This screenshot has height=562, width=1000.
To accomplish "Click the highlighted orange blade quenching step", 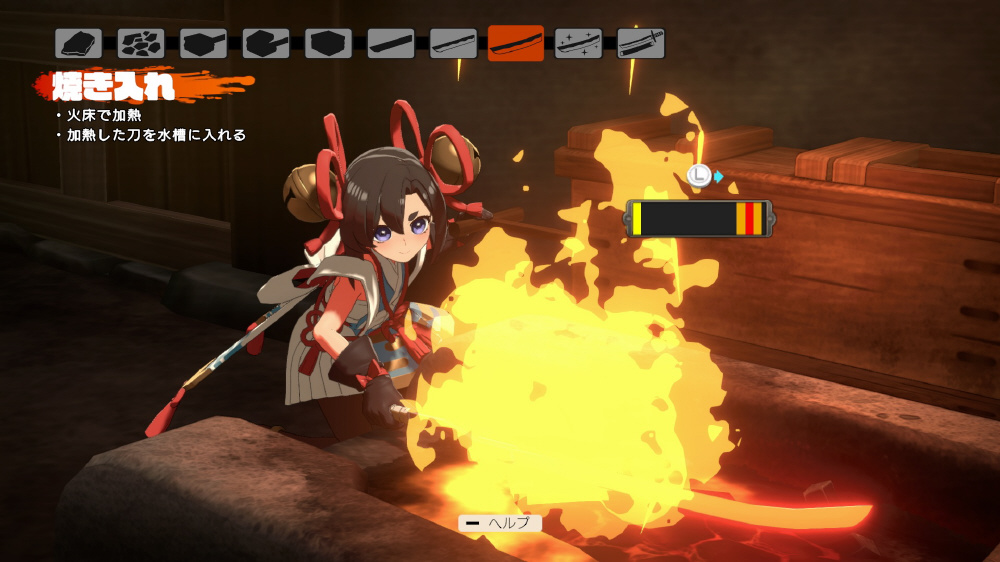I will pos(516,43).
